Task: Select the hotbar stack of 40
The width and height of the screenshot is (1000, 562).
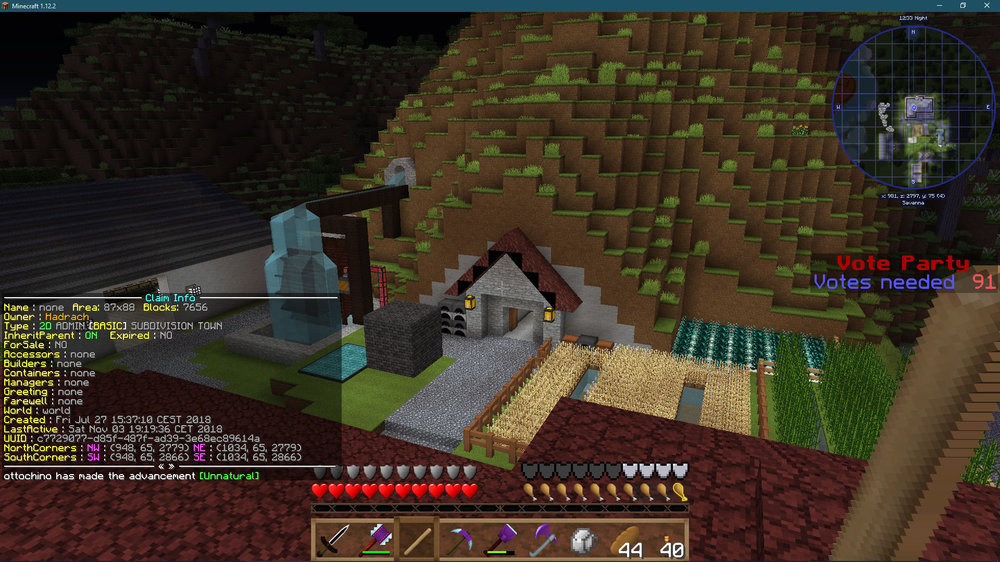Action: (668, 540)
